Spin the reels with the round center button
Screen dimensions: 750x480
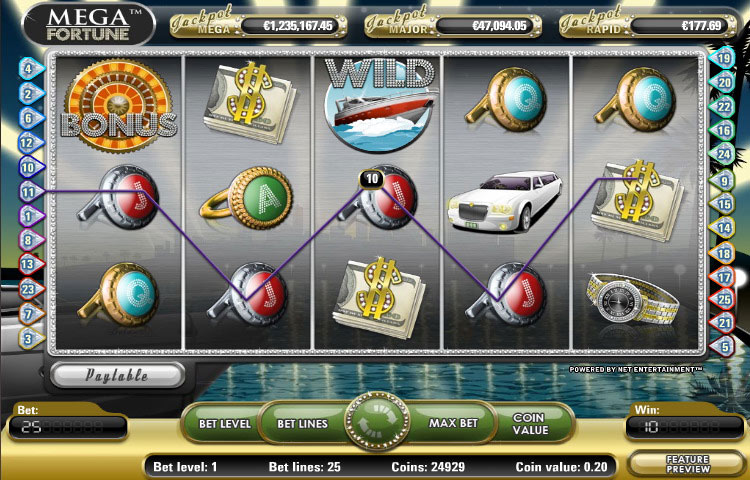pyautogui.click(x=377, y=423)
